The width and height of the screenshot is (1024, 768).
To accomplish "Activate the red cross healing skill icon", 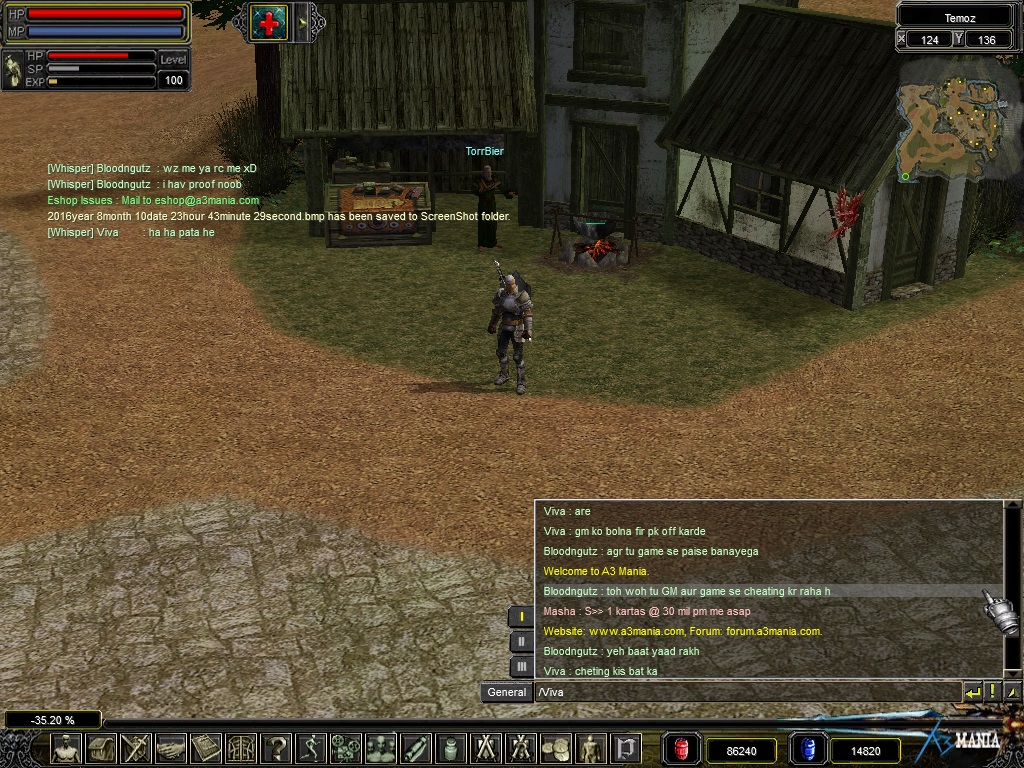I will point(269,22).
